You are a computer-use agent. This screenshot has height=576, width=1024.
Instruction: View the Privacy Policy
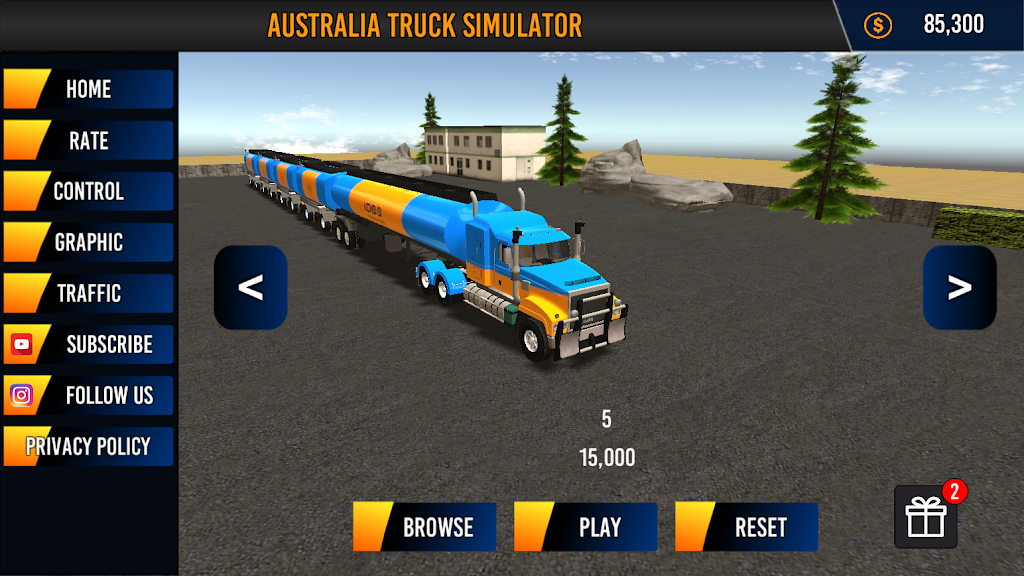point(88,446)
